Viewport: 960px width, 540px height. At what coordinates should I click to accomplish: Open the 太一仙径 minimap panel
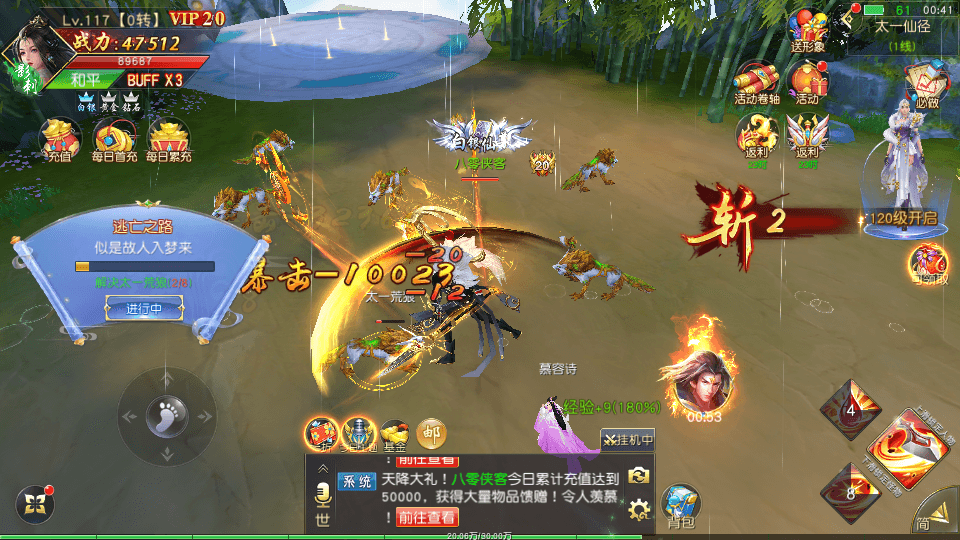click(902, 32)
